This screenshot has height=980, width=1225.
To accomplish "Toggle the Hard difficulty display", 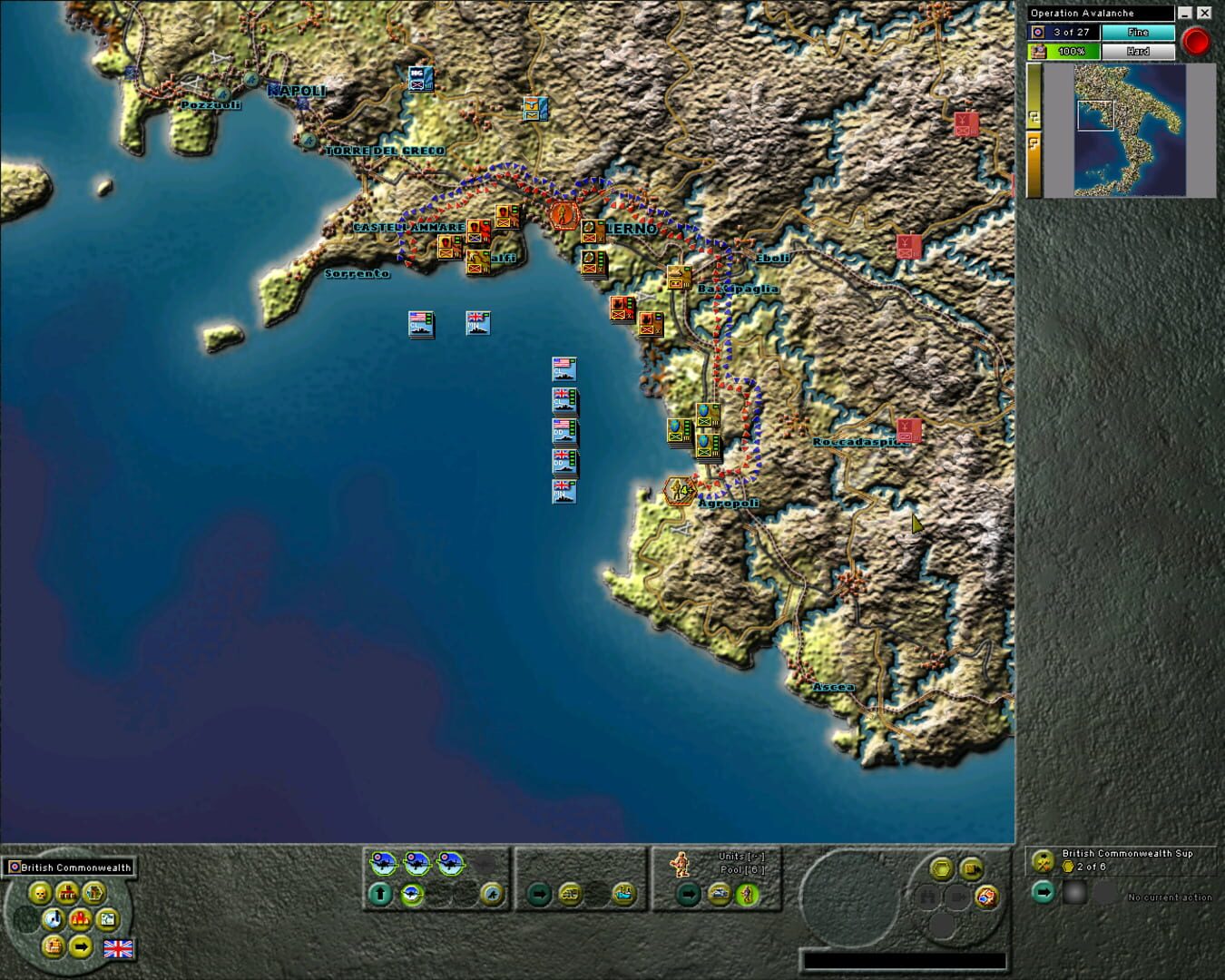I will (x=1140, y=51).
